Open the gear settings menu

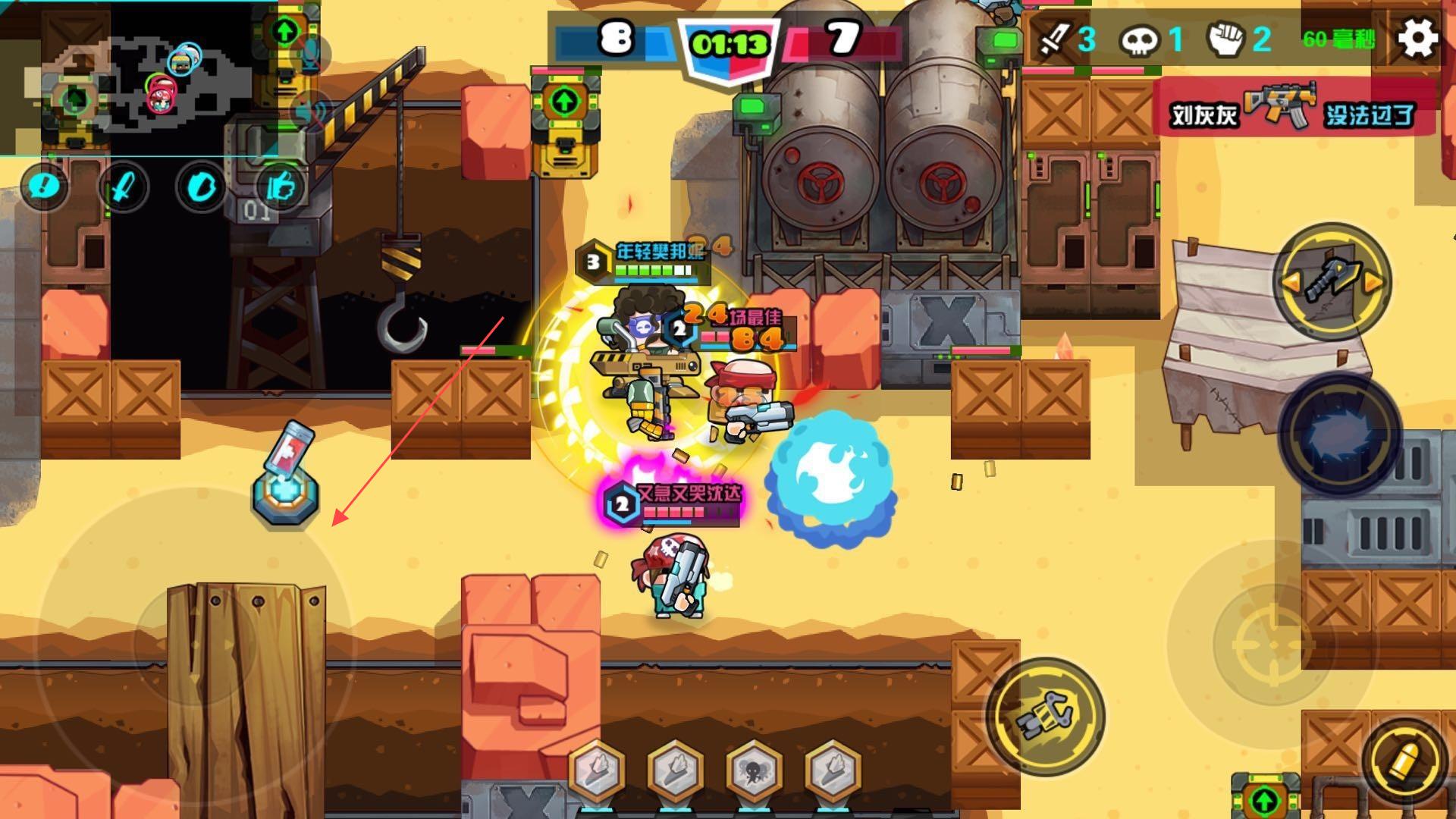pyautogui.click(x=1417, y=38)
